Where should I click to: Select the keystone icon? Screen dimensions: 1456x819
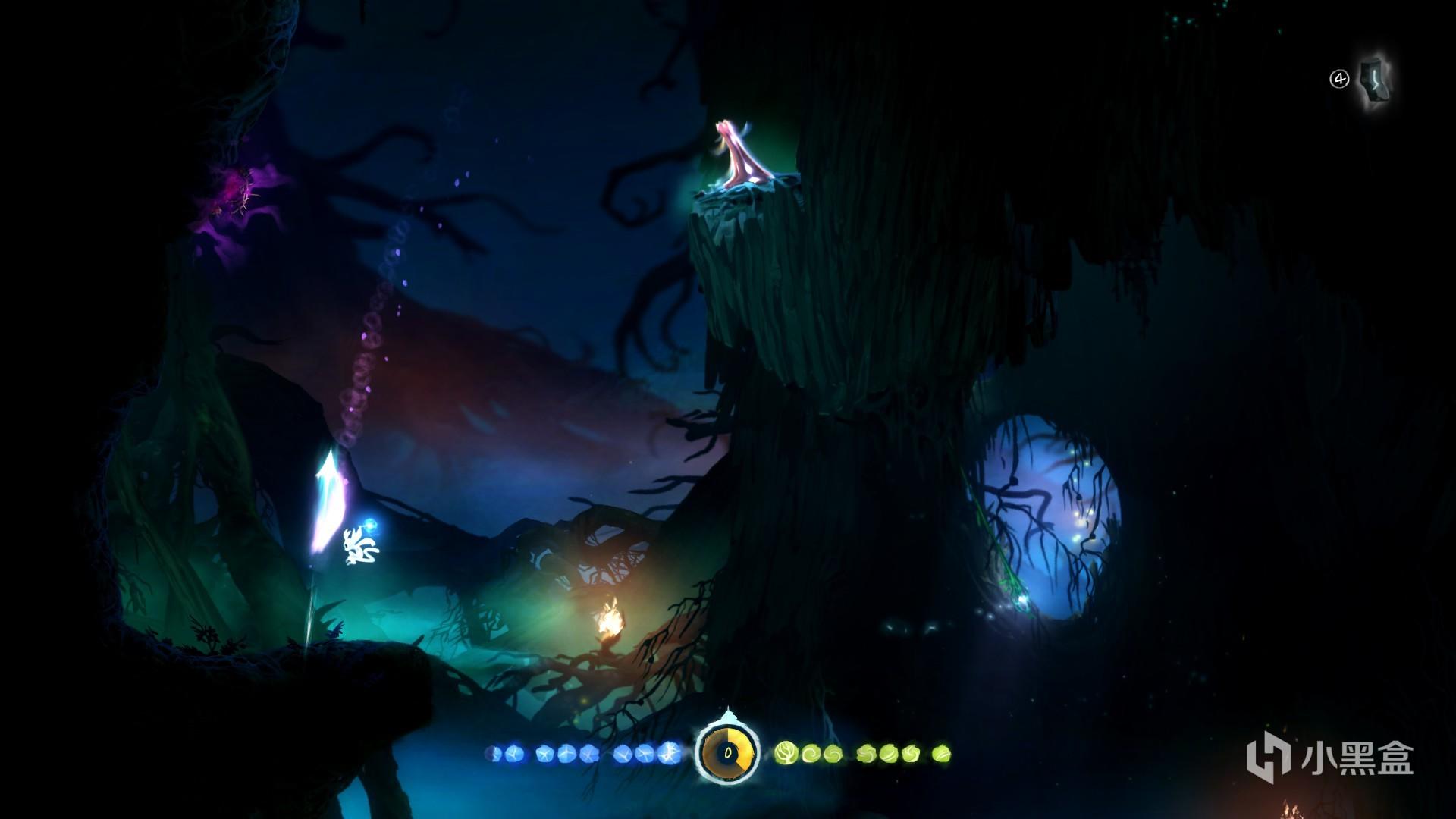point(1373,82)
